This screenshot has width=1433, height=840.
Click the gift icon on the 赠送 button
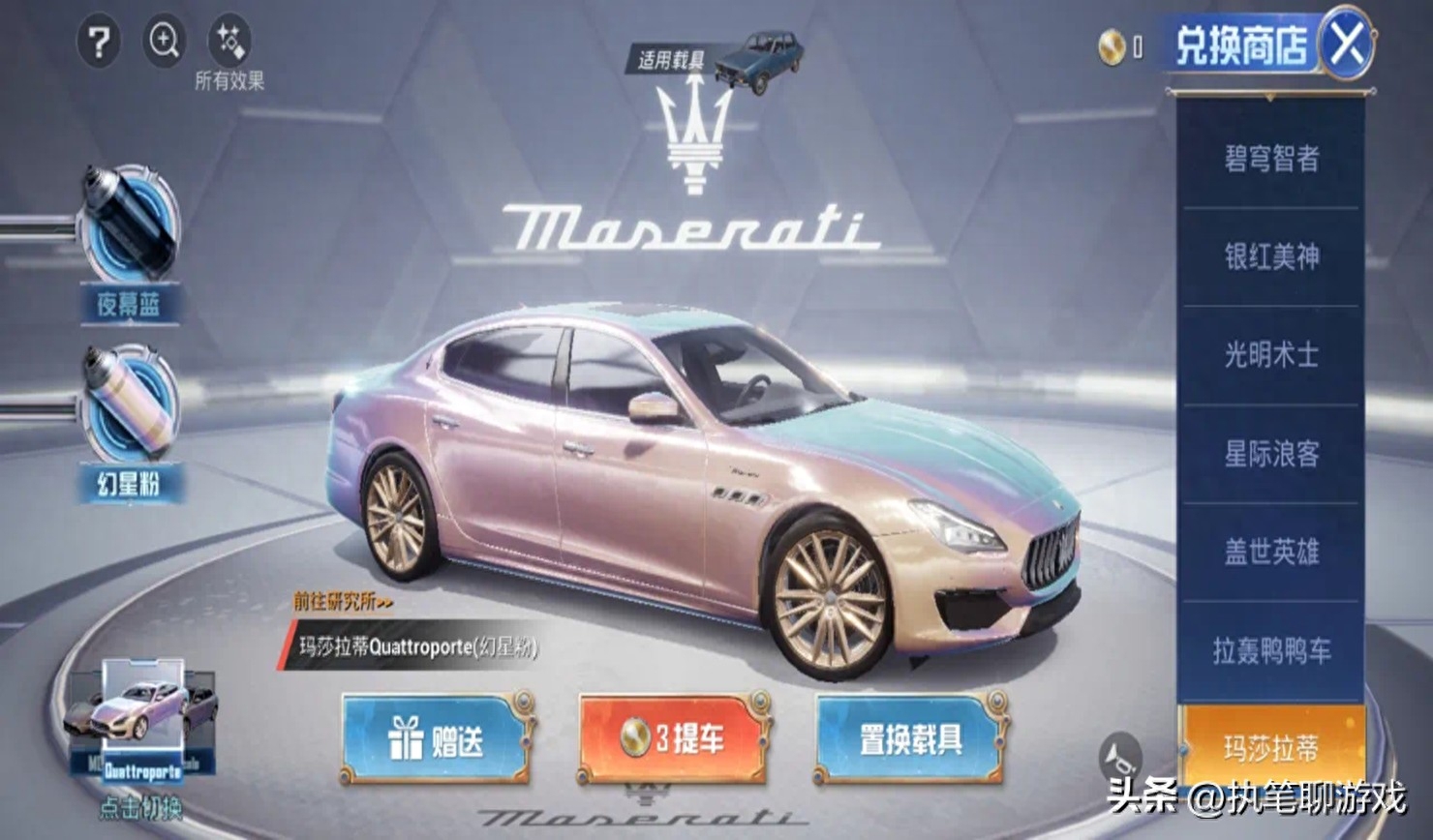coord(408,738)
